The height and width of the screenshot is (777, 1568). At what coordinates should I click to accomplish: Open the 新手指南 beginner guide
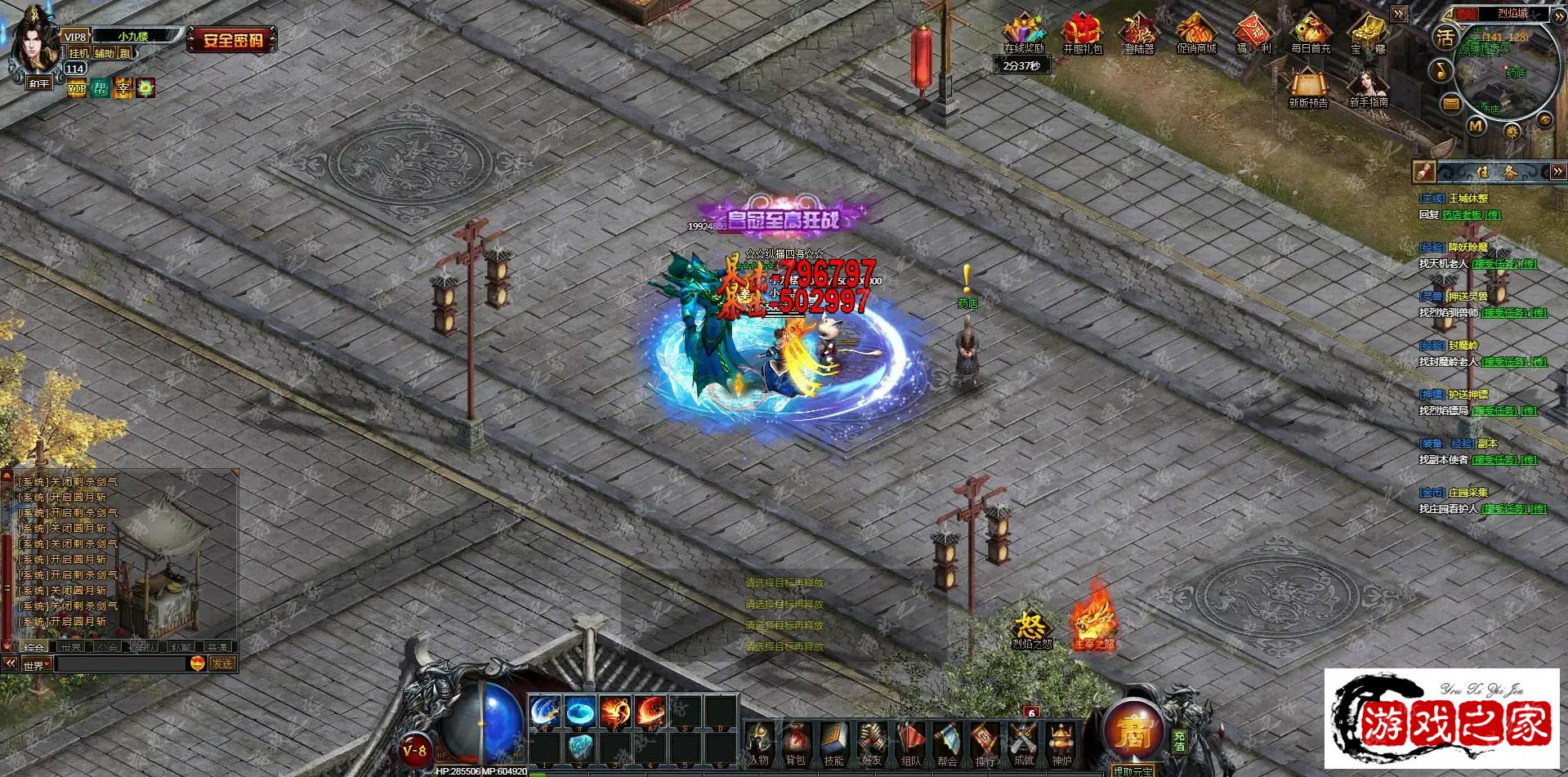tap(1369, 88)
